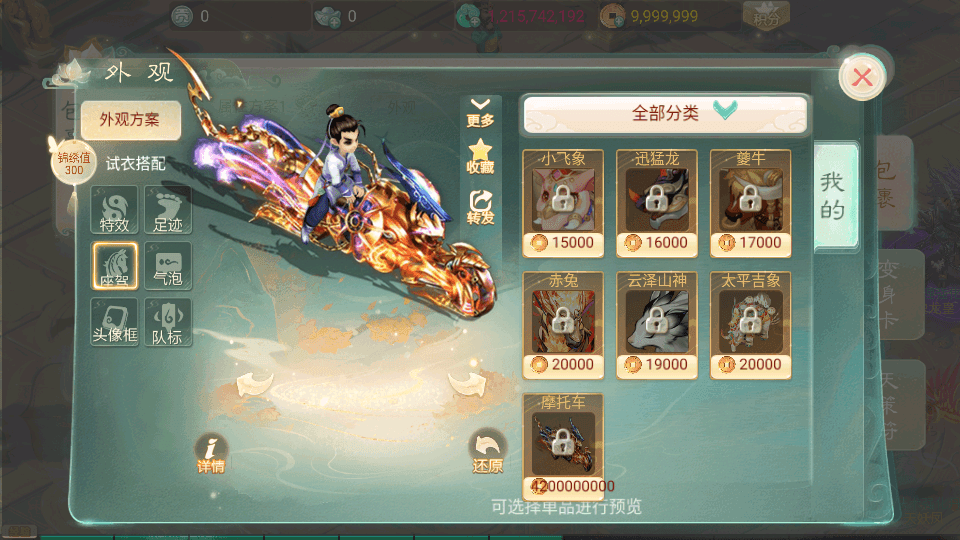Close the 外观 appearance window

click(861, 77)
